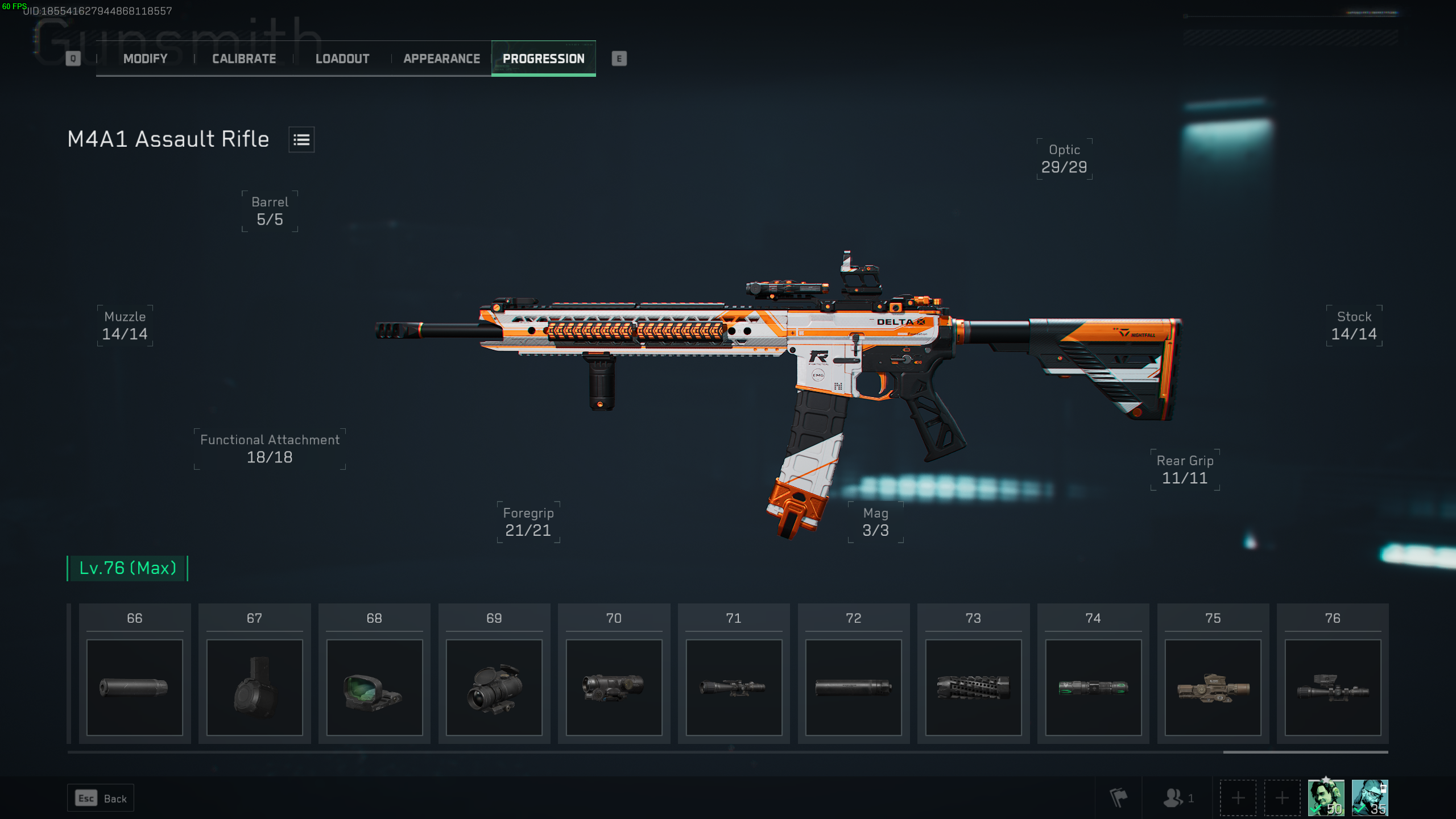Open the weapon detail list icon beside M4A1
This screenshot has width=1456, height=819.
pos(302,139)
